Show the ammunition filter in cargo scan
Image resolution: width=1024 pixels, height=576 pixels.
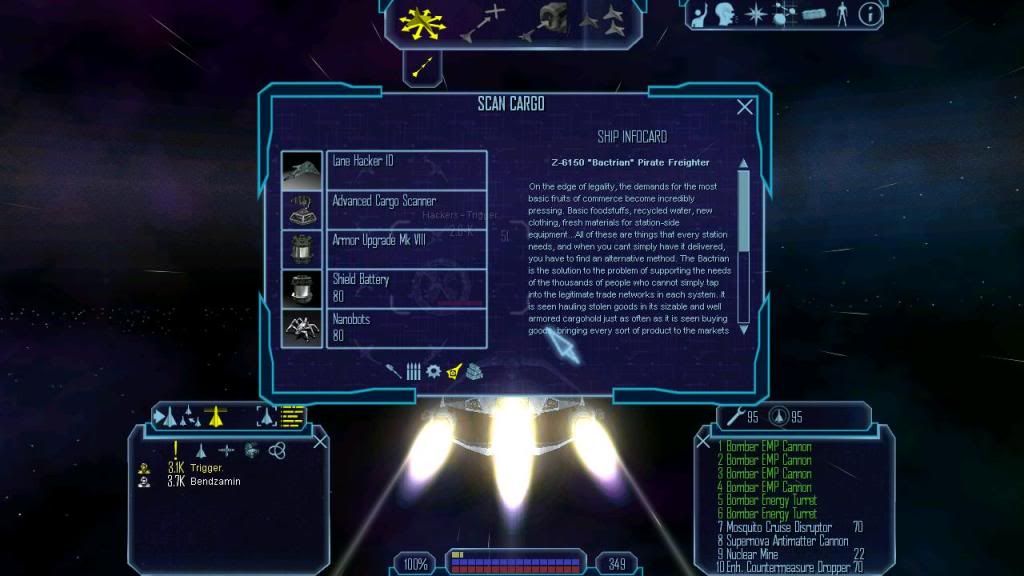pos(413,371)
